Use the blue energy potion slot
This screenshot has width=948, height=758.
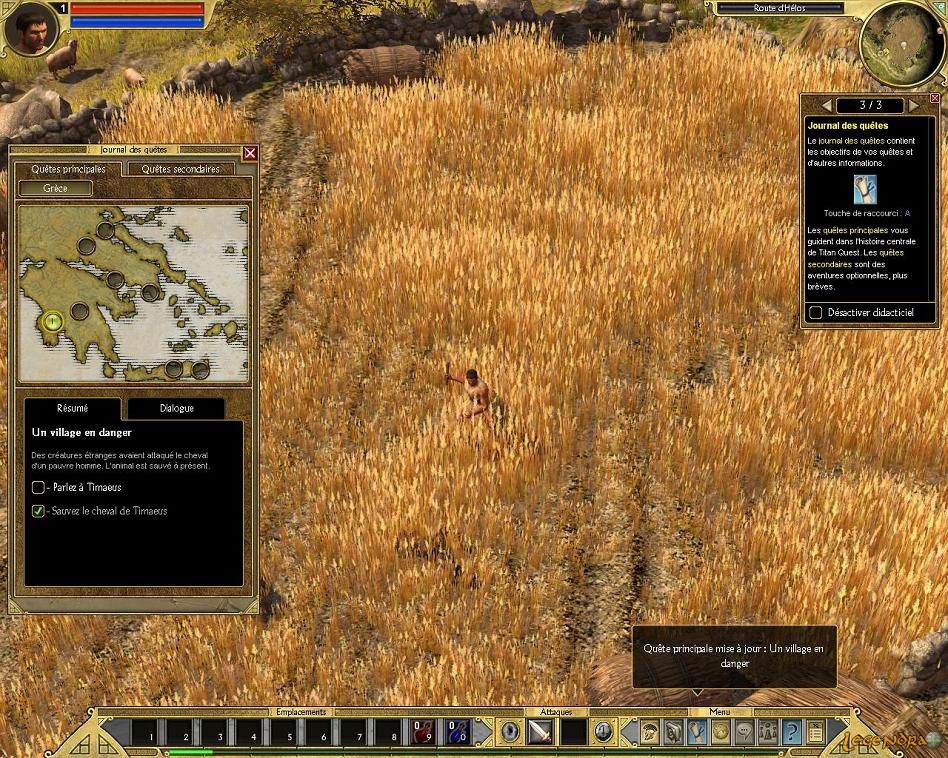[x=457, y=732]
